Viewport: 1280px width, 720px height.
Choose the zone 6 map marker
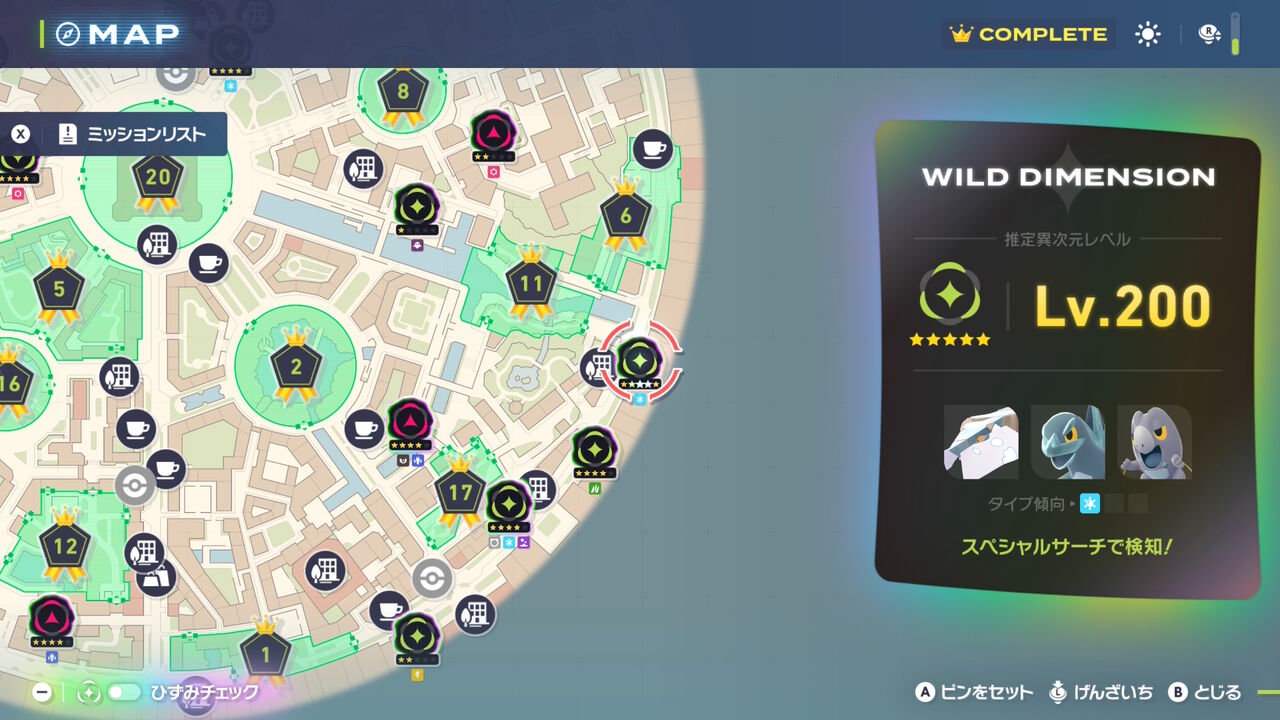(626, 216)
